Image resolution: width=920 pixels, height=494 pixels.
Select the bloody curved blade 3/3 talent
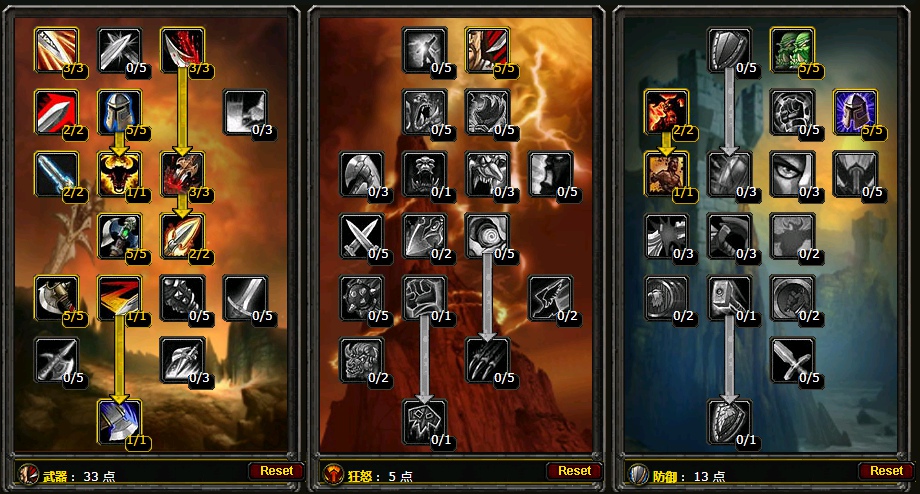182,49
